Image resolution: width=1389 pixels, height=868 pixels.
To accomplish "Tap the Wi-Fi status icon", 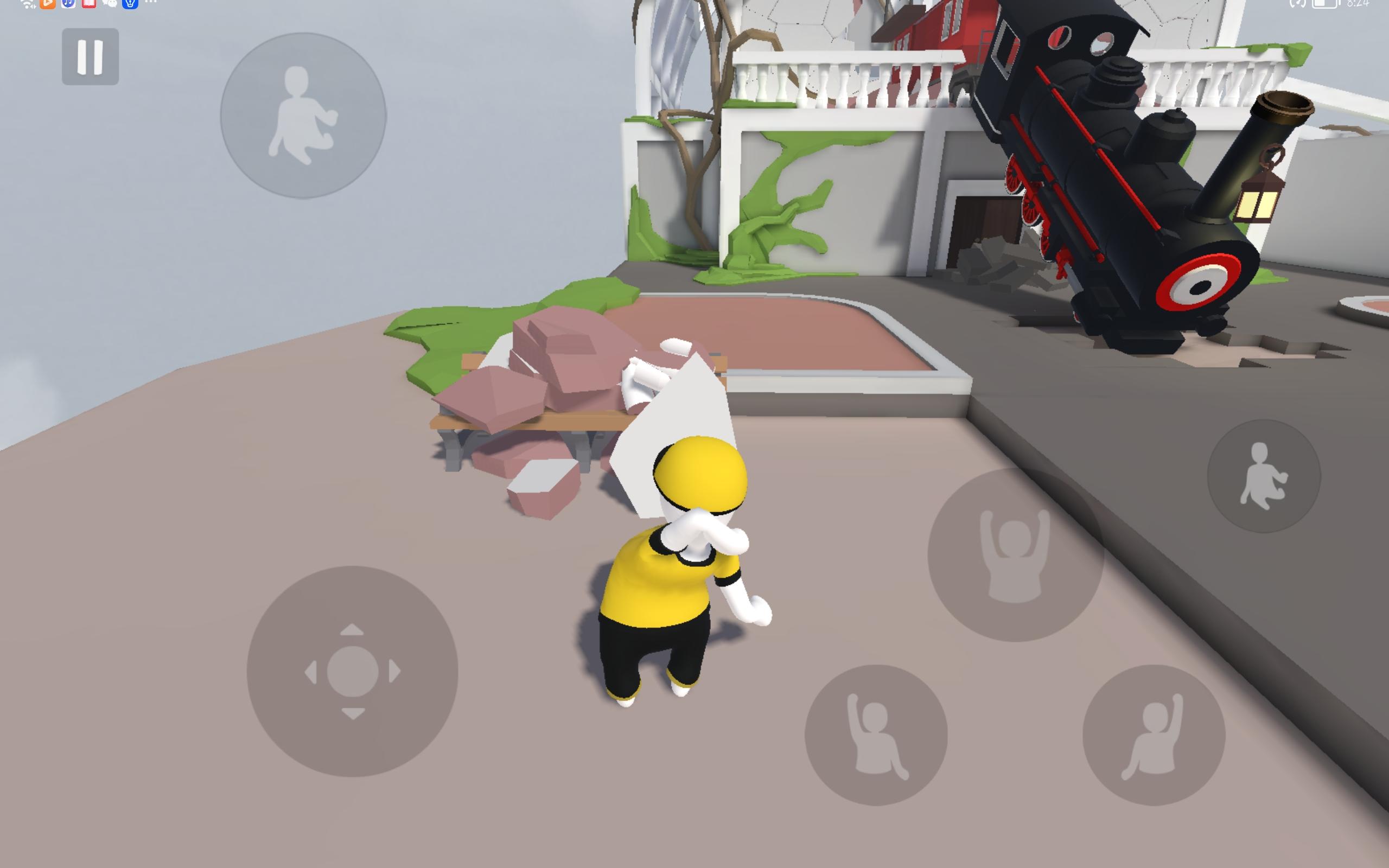I will [x=26, y=4].
